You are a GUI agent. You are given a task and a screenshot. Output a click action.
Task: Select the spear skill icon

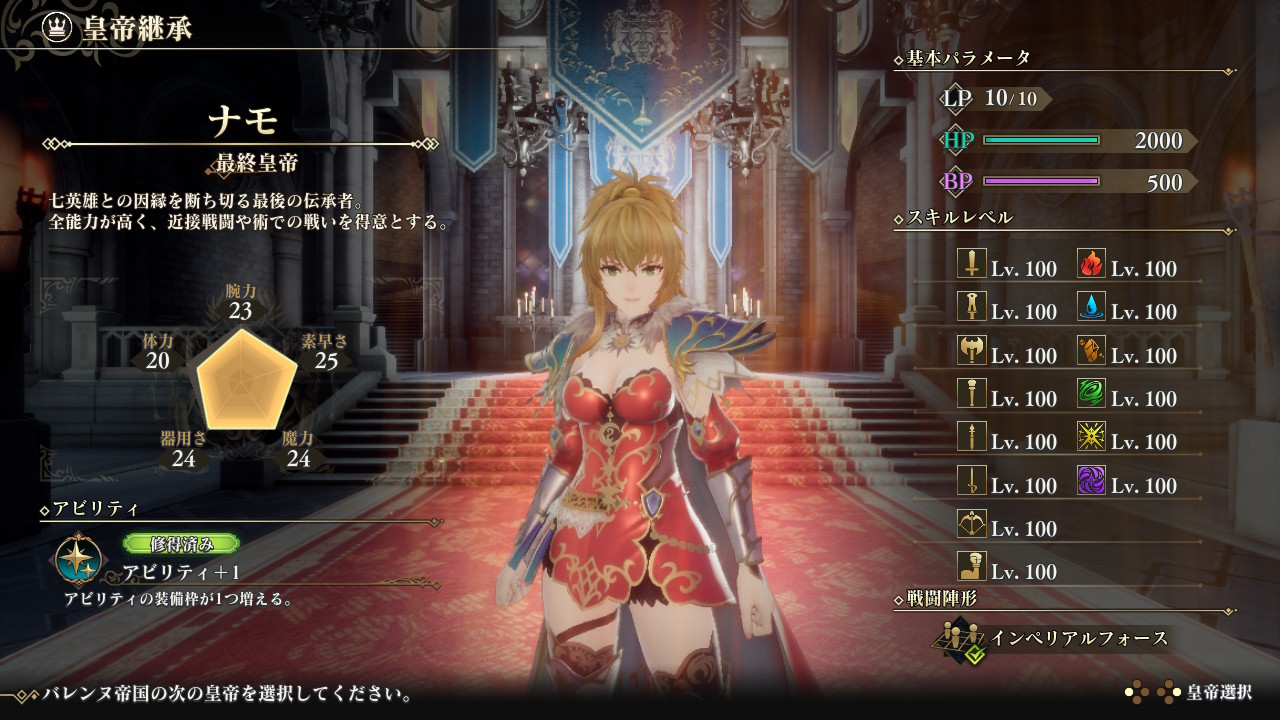(x=972, y=437)
